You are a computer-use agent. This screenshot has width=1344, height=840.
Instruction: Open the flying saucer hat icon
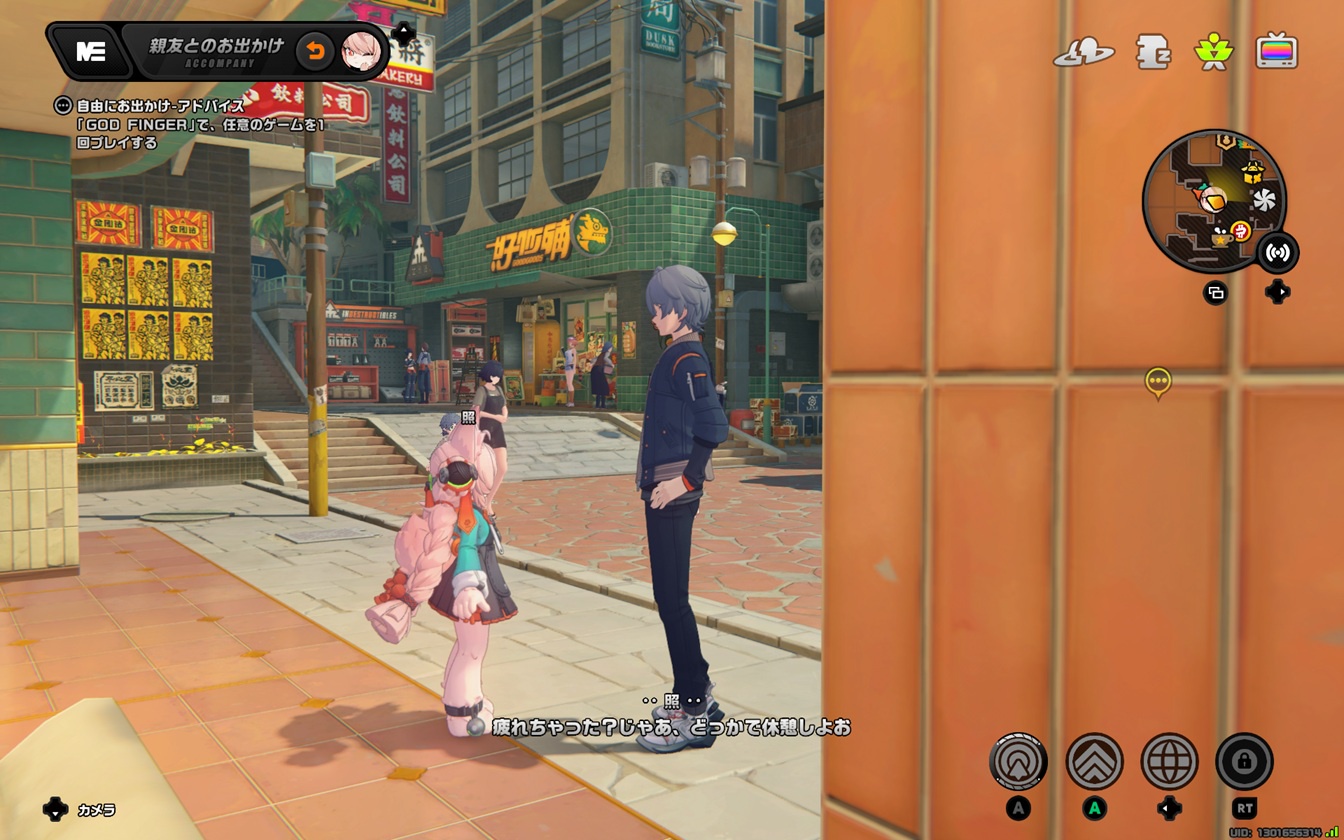(x=1083, y=52)
